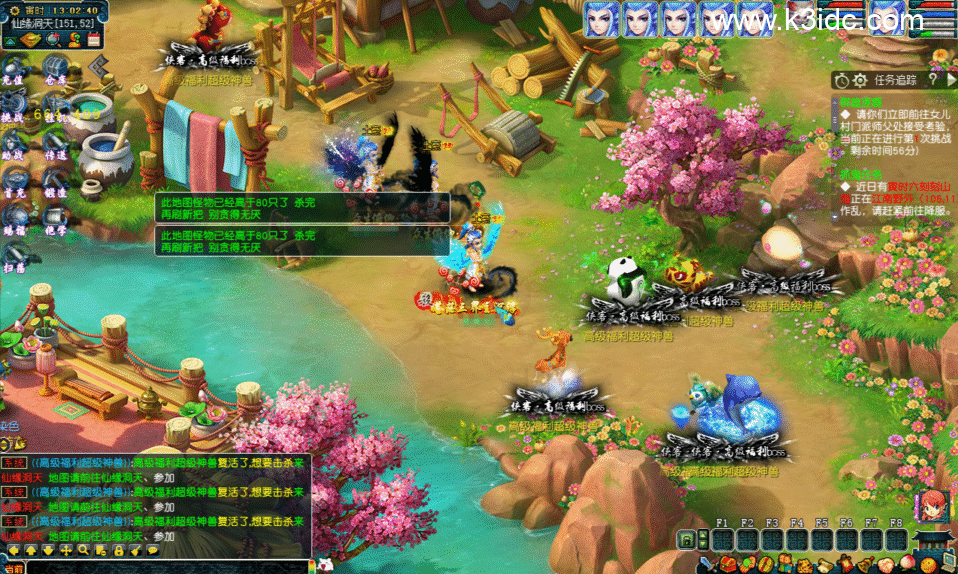
Task: Click the chat search magnifier button
Action: (85, 550)
